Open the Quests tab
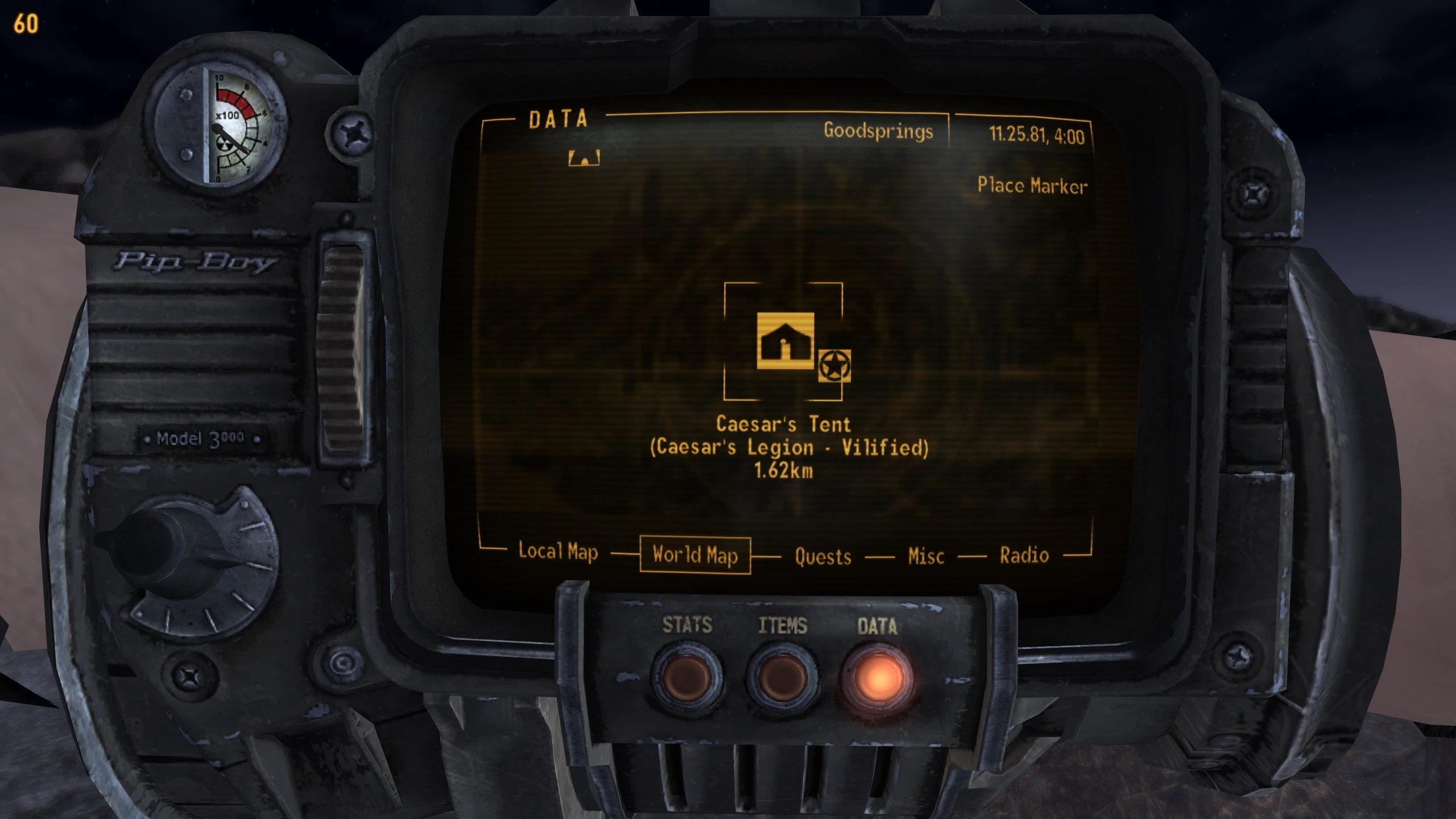This screenshot has height=819, width=1456. [x=822, y=556]
